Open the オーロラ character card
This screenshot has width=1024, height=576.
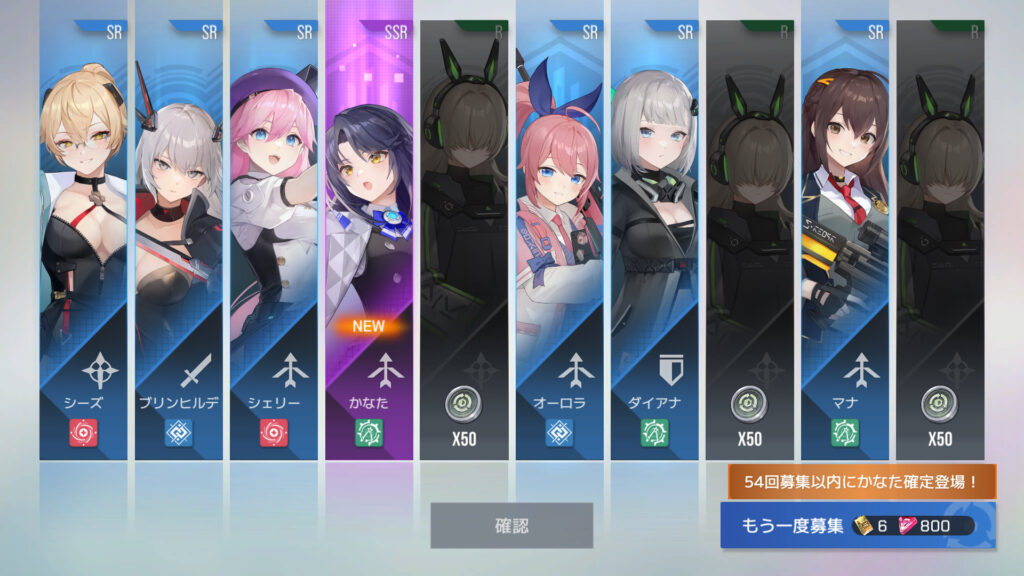(x=559, y=240)
